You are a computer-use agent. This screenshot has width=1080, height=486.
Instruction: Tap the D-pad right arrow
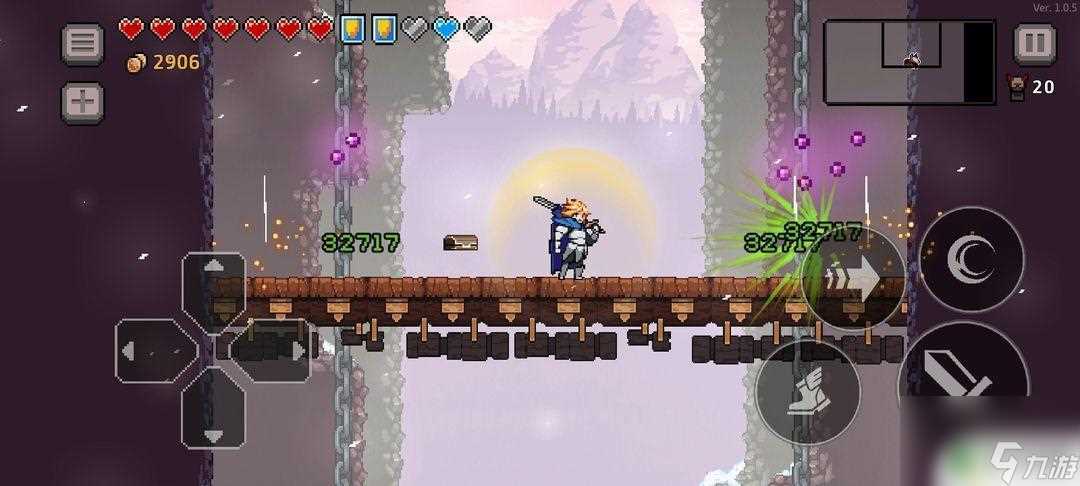click(x=276, y=351)
